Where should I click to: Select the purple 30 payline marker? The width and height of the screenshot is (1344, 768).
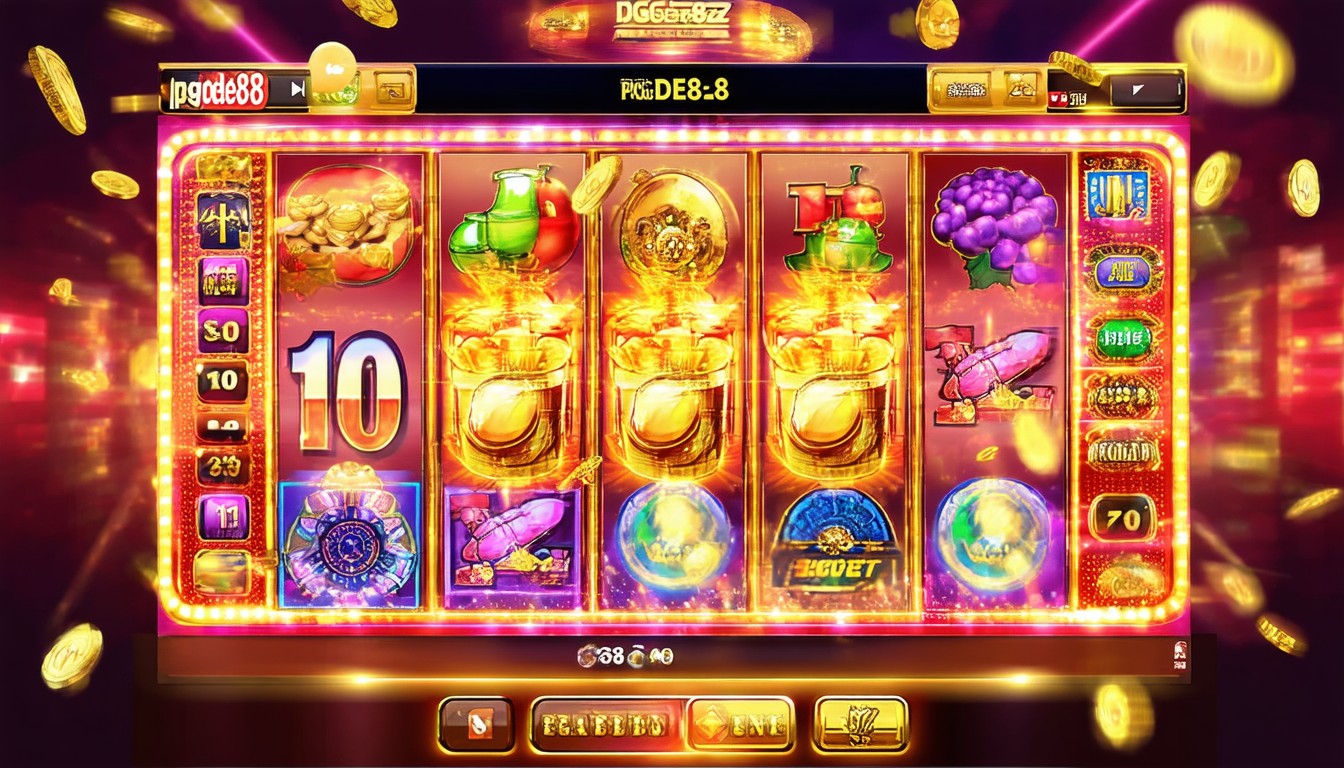[x=222, y=330]
